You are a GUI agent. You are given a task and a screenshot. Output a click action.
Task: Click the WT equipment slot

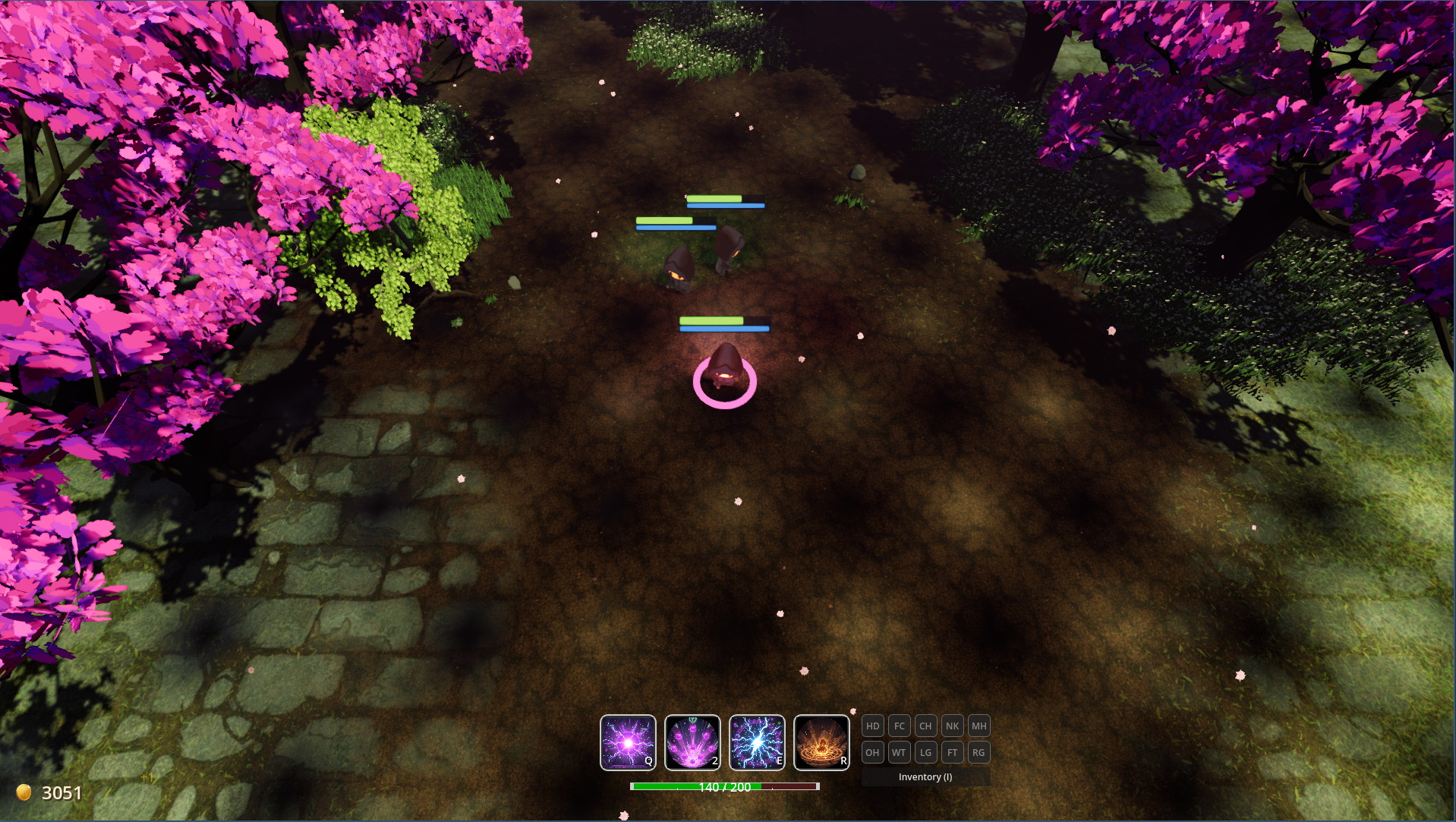pos(900,753)
